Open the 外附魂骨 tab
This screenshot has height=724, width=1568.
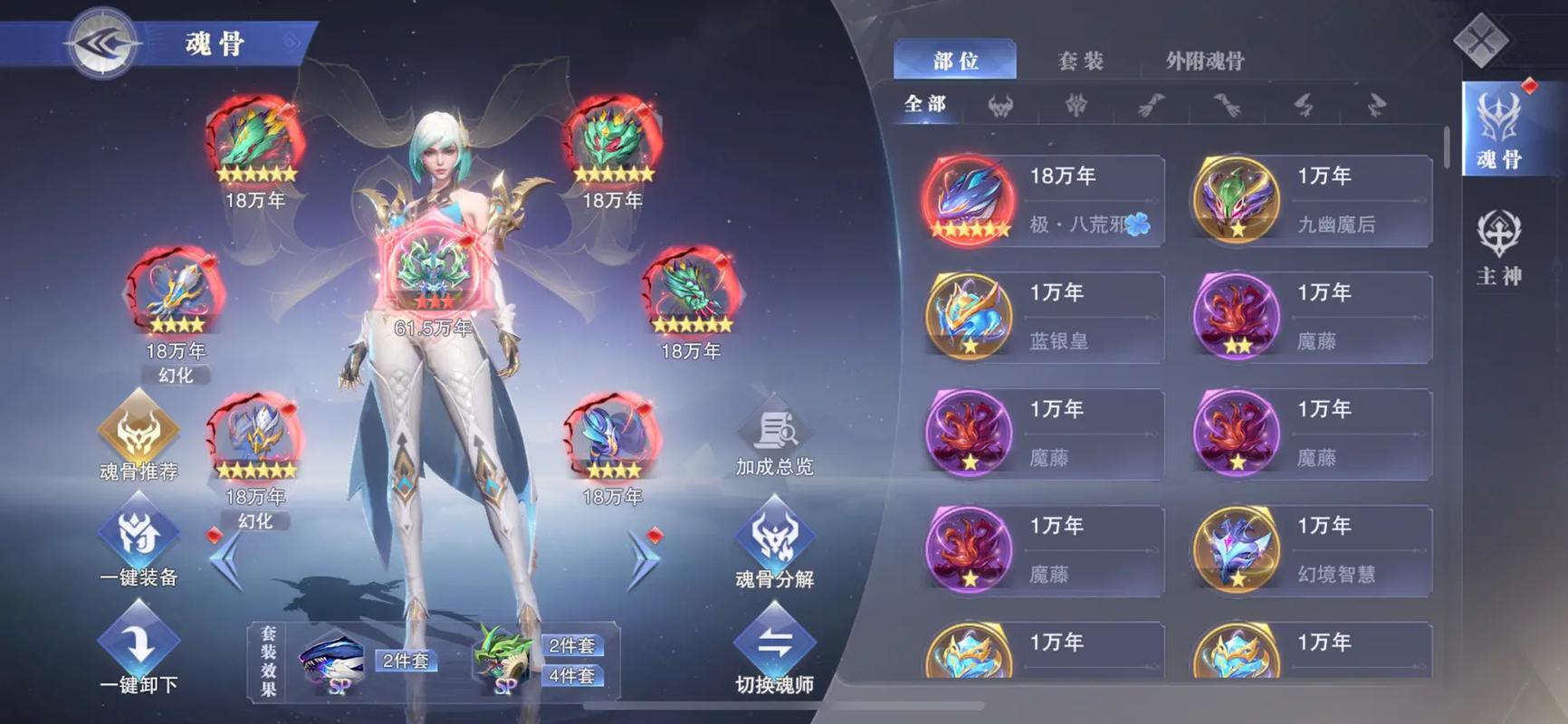1207,61
